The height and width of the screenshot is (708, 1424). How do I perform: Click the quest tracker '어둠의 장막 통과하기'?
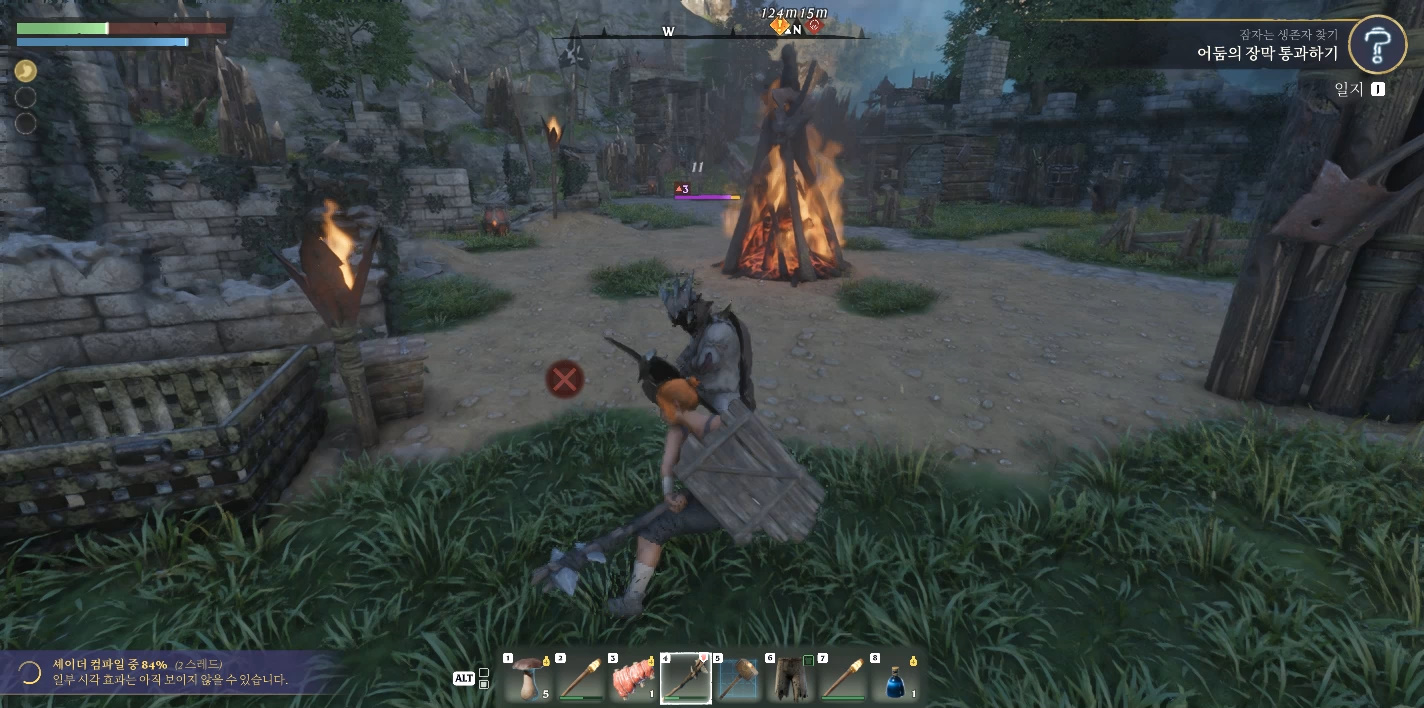1267,54
